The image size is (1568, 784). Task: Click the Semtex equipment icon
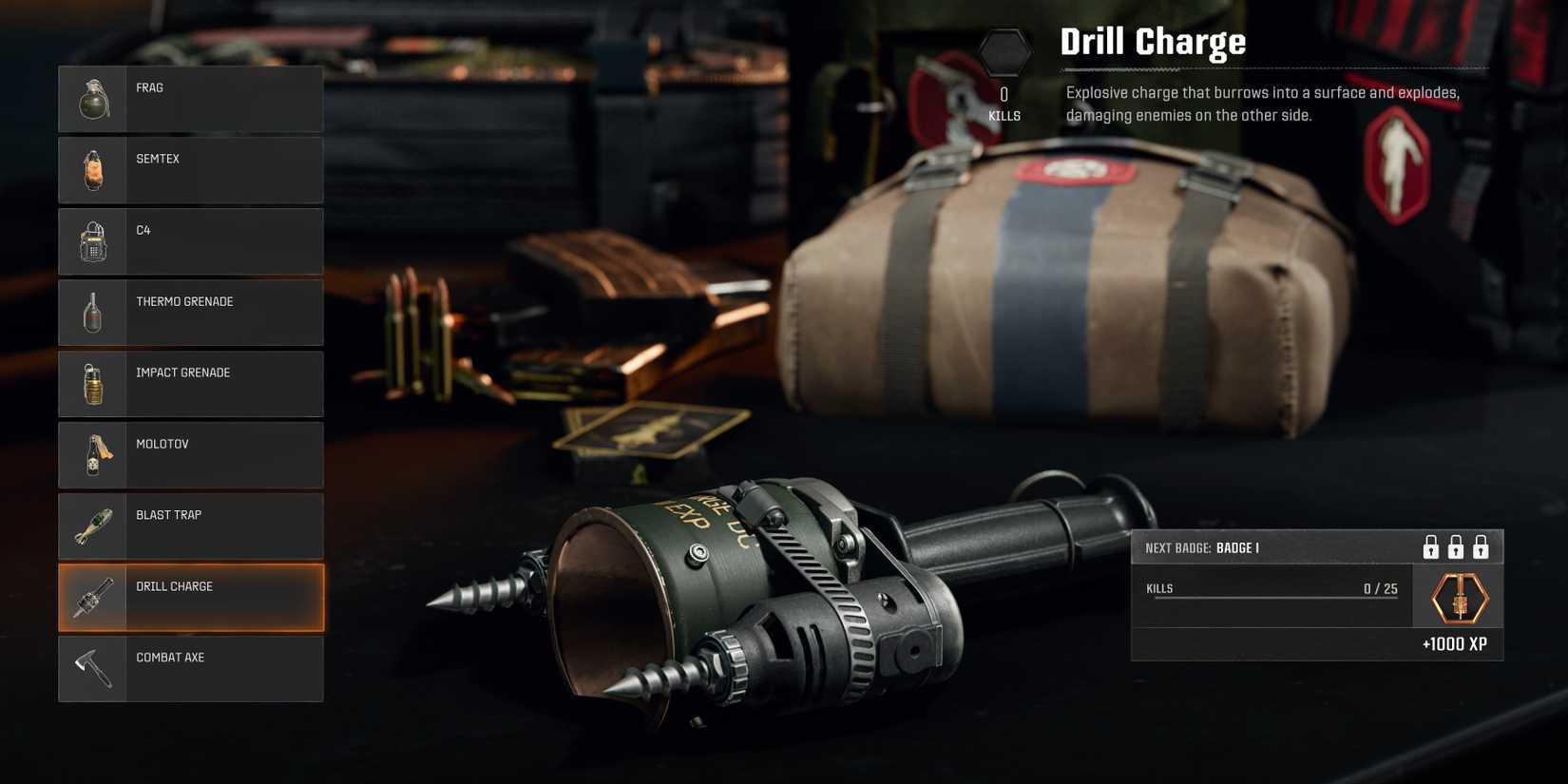[92, 170]
